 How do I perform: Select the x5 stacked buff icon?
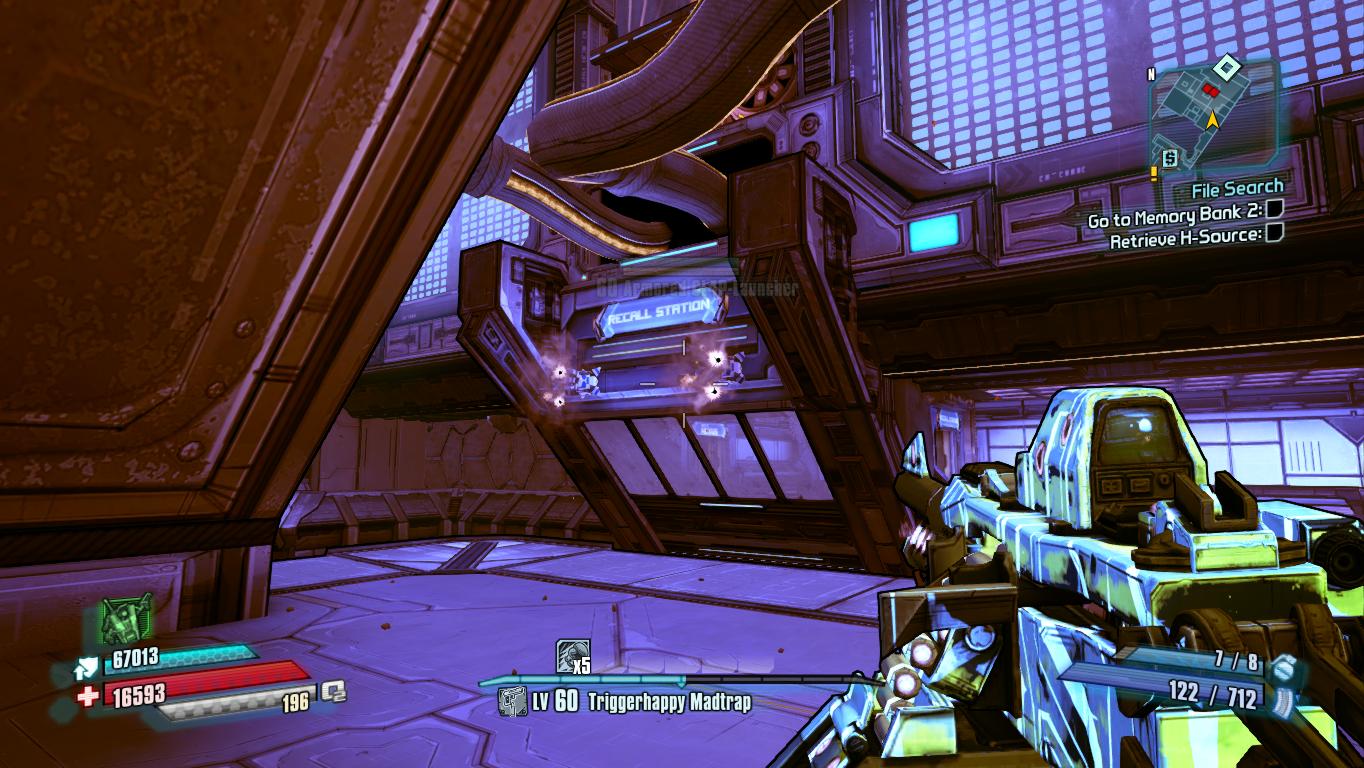click(572, 656)
